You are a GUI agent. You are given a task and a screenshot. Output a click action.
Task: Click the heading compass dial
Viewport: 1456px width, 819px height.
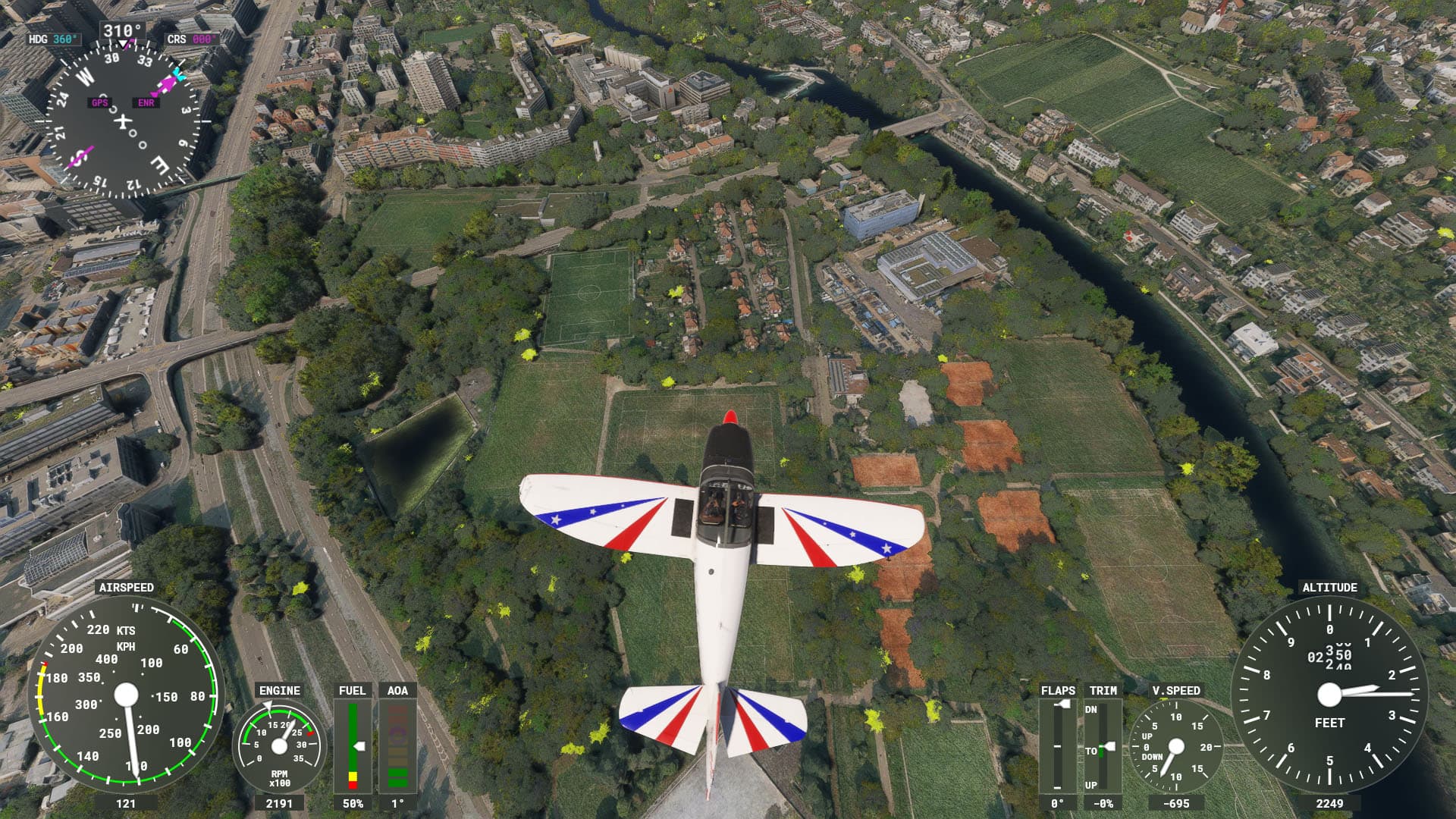(122, 121)
